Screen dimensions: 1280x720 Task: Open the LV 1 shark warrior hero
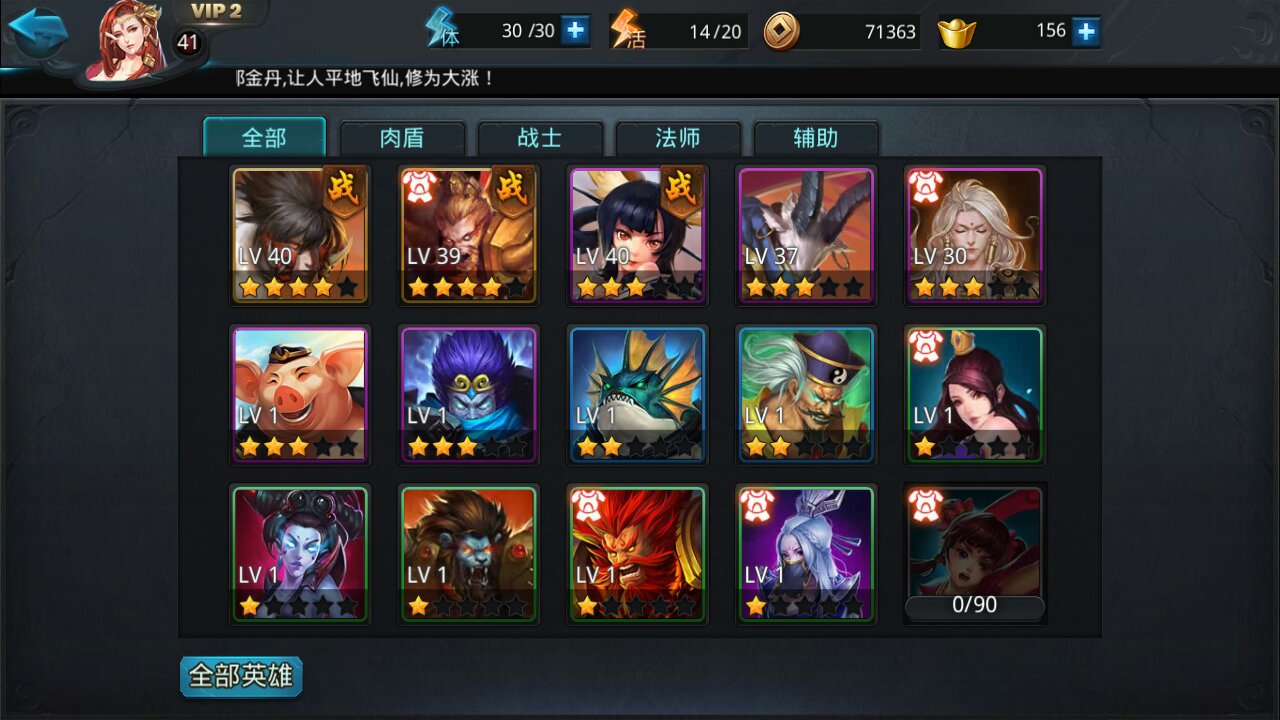(x=637, y=395)
